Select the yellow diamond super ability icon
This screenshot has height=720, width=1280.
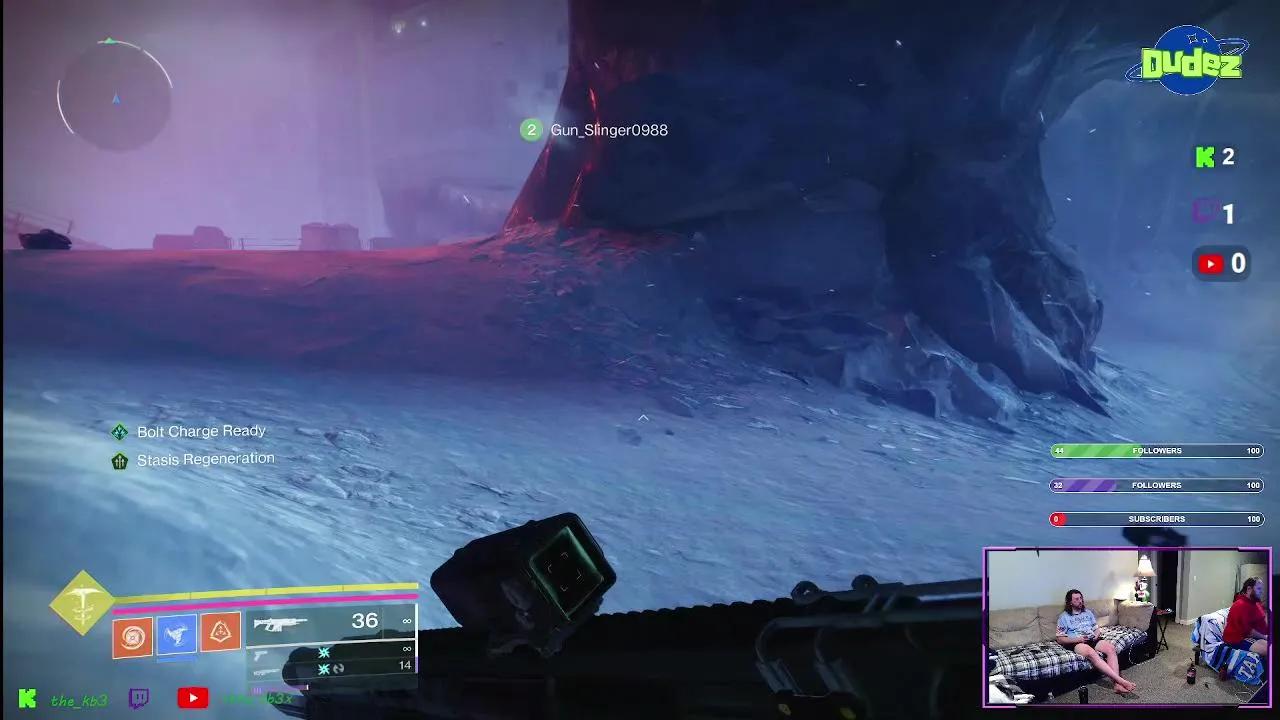tap(82, 602)
